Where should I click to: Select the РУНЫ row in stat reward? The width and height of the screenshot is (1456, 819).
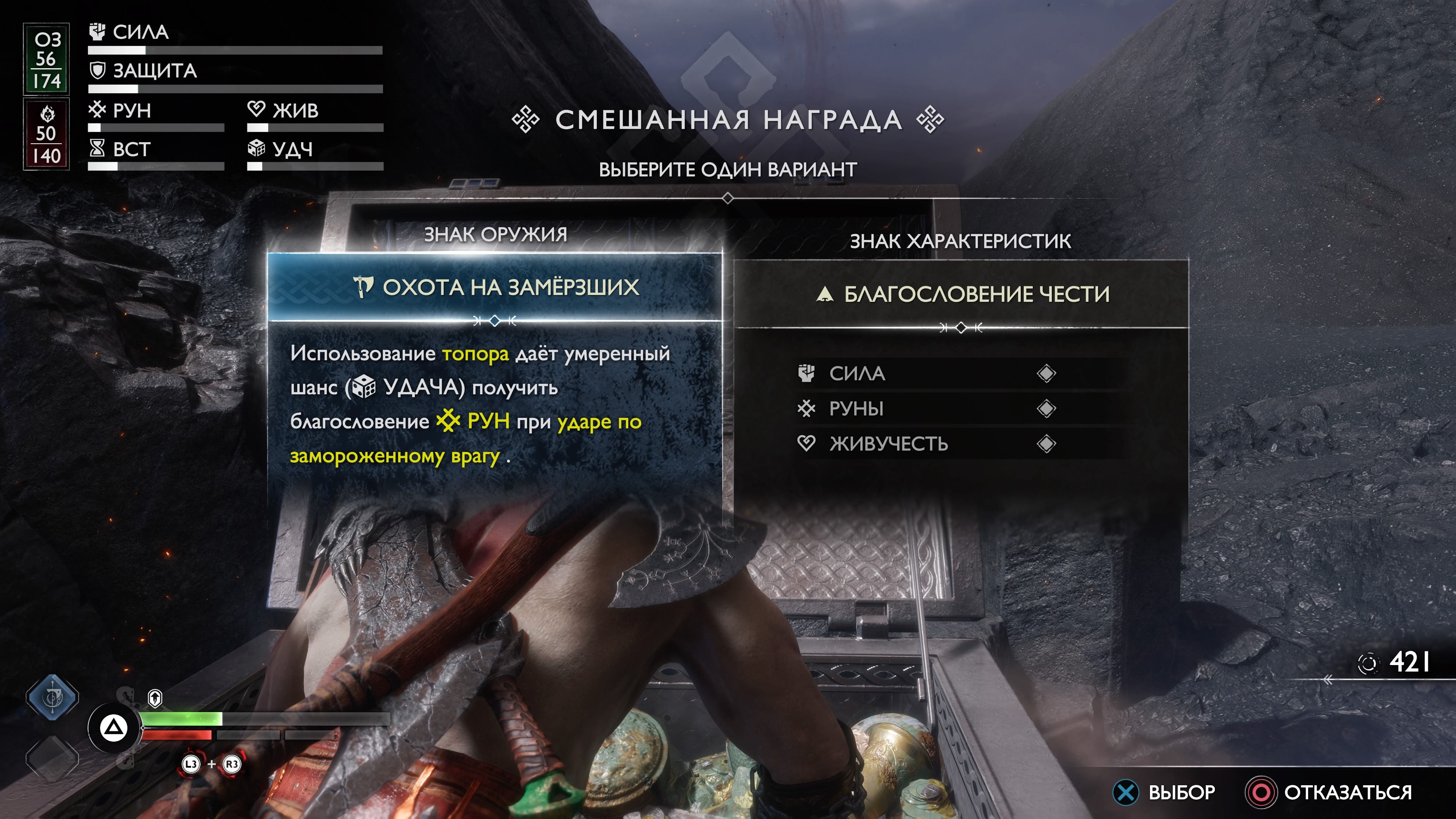(x=927, y=409)
